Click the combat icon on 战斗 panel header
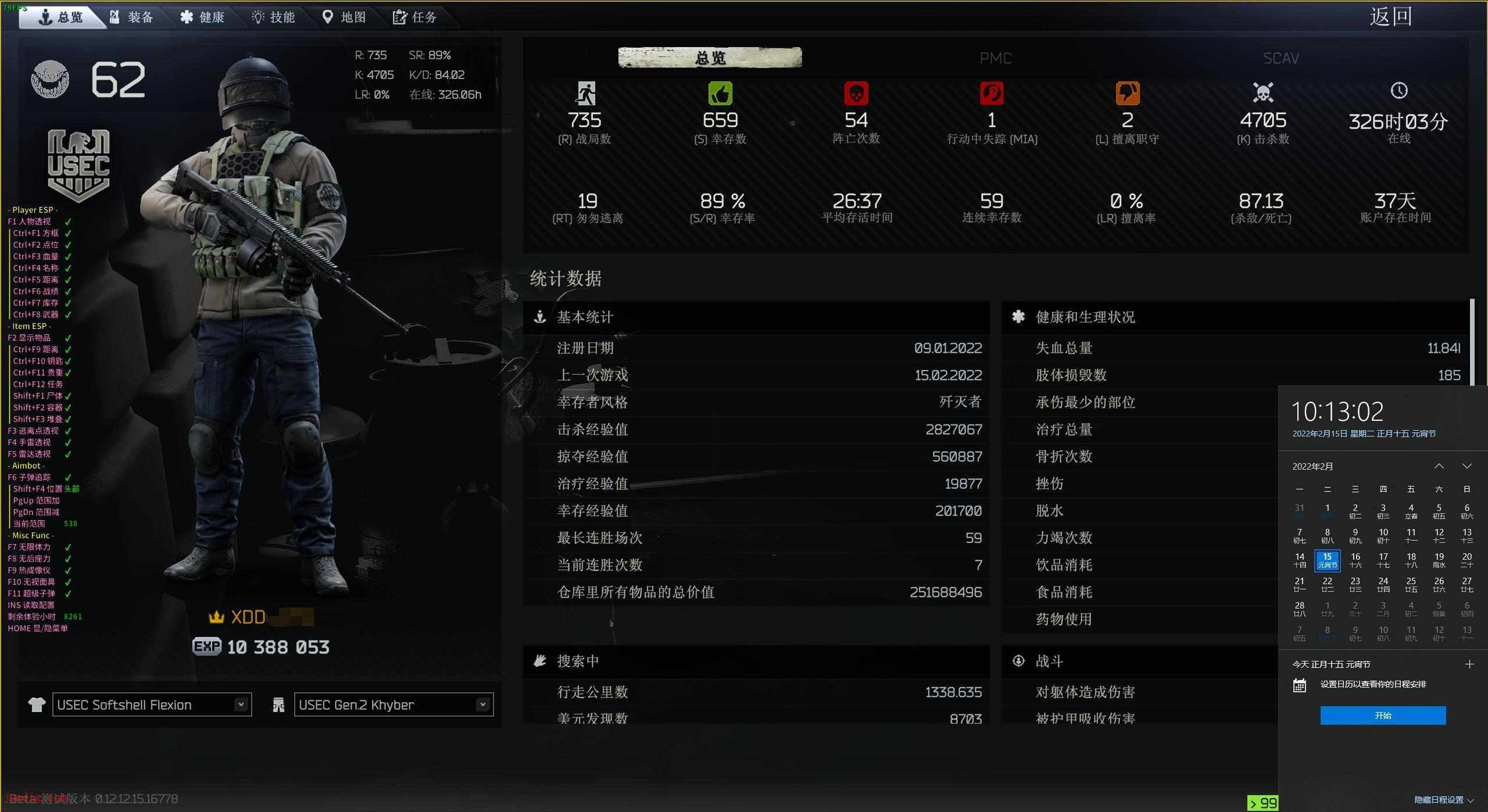 [x=1018, y=661]
